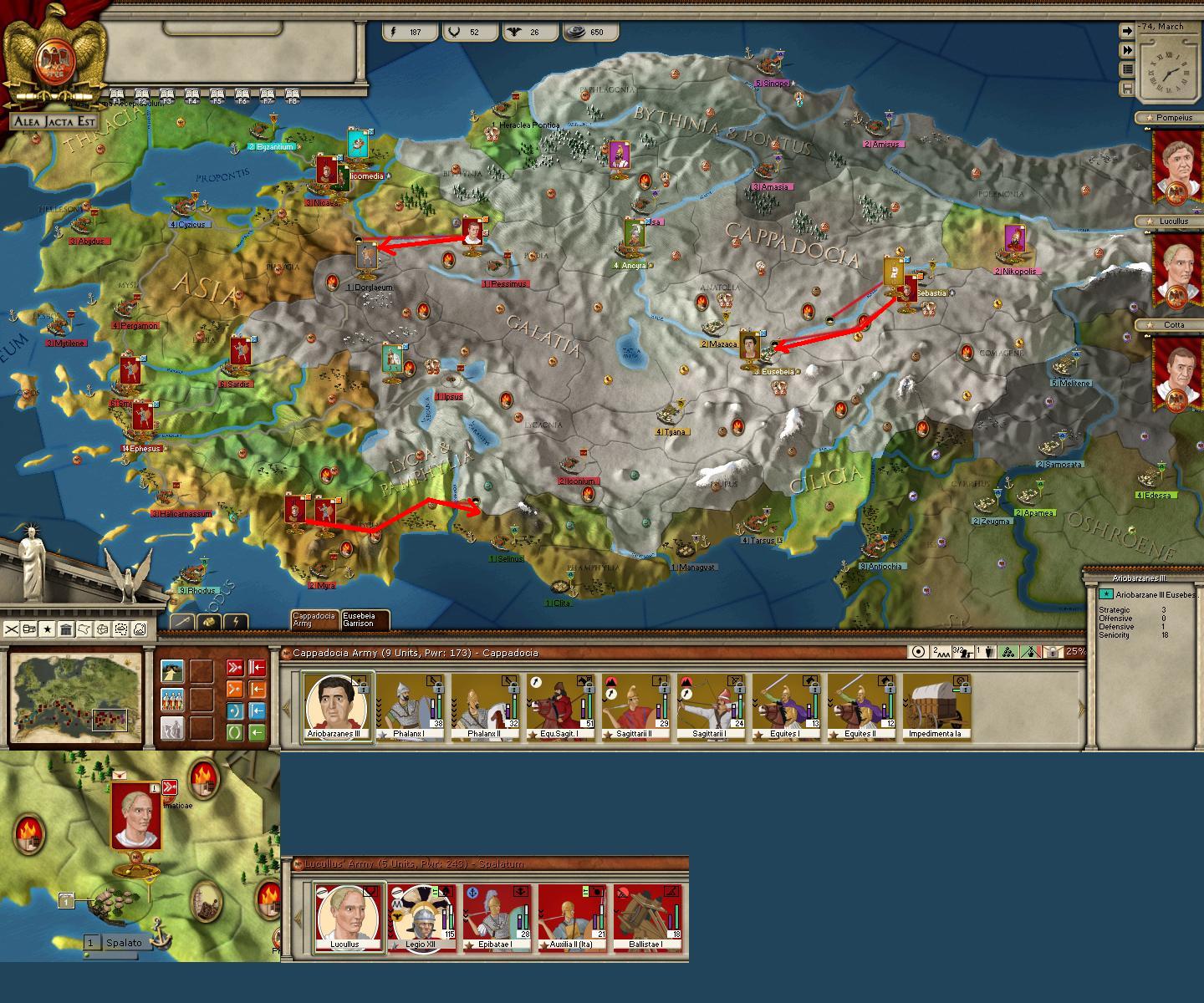Toggle the star map filter button
This screenshot has height=1003, width=1204.
click(x=47, y=629)
